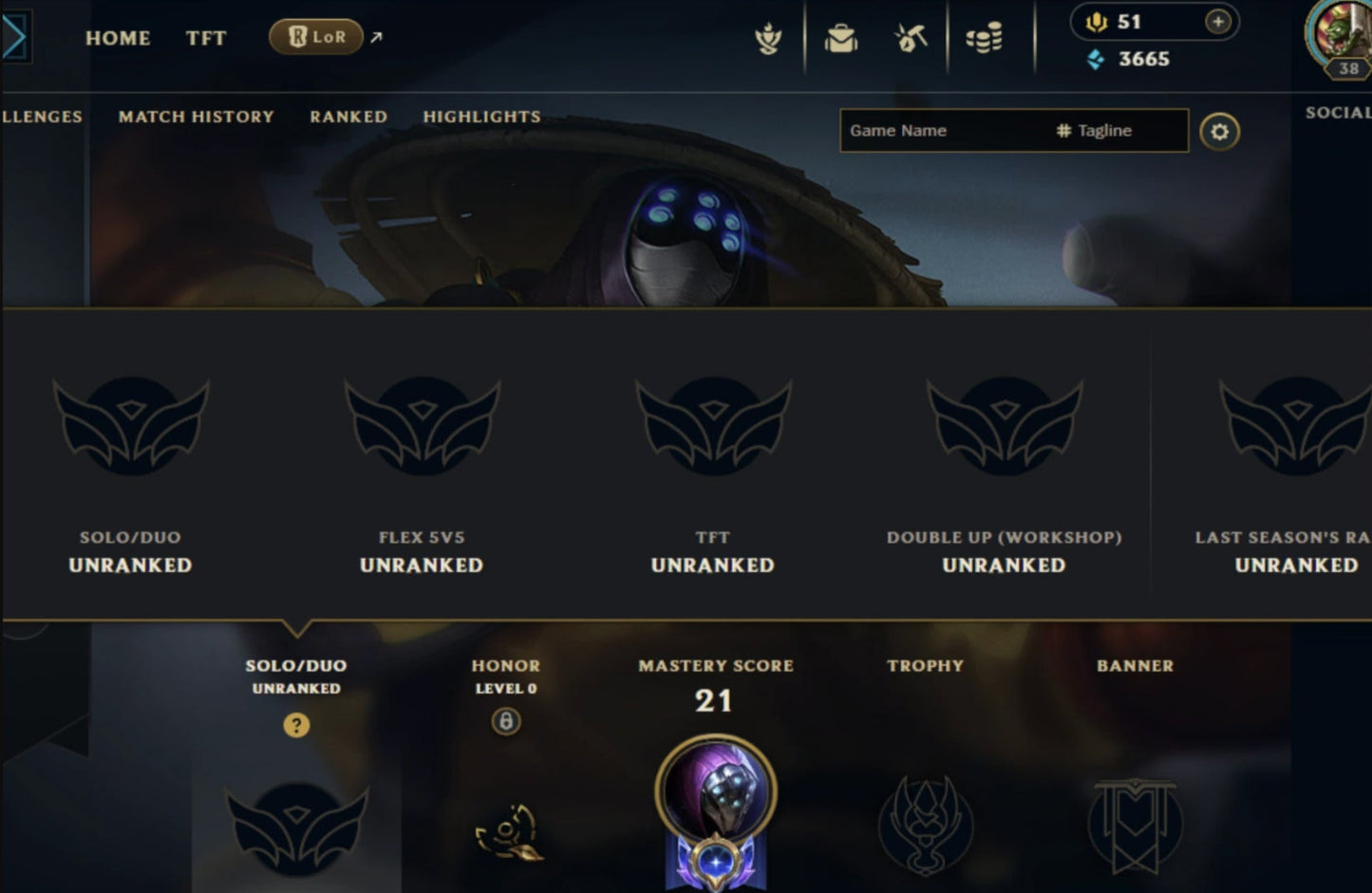Image resolution: width=1372 pixels, height=893 pixels.
Task: Click the question mark badge under Solo/Duo
Action: 296,724
